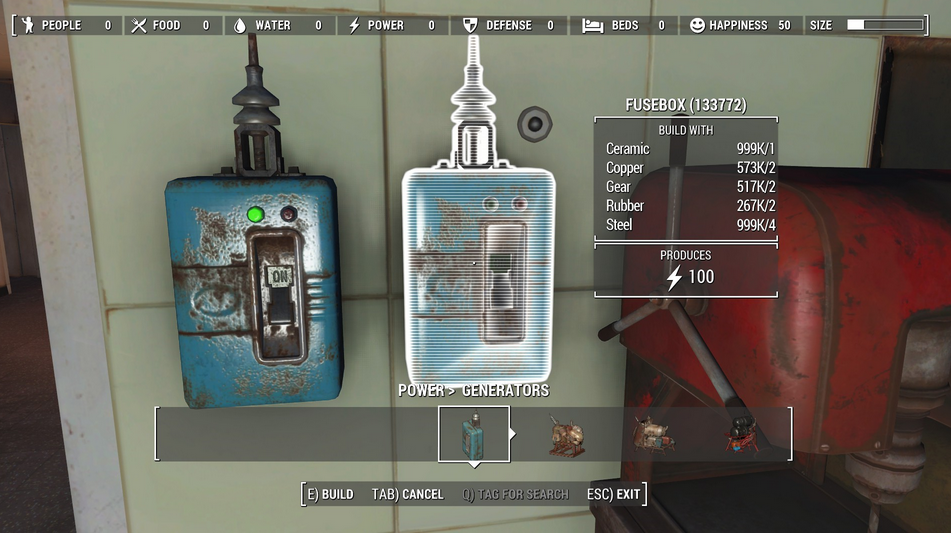This screenshot has height=533, width=951.
Task: Select the red-framed black generator thumbnail
Action: 742,435
